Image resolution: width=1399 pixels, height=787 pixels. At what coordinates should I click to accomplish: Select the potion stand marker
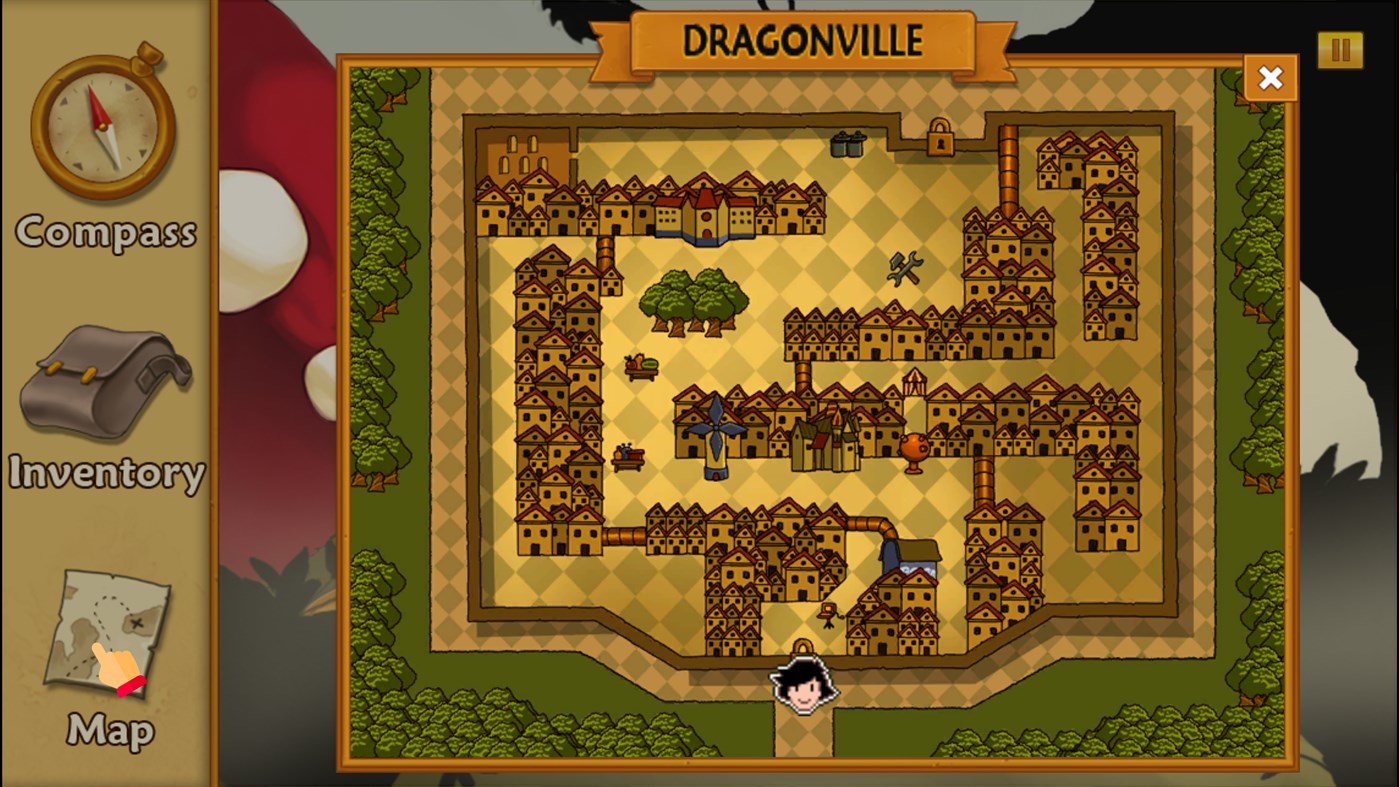[x=626, y=455]
